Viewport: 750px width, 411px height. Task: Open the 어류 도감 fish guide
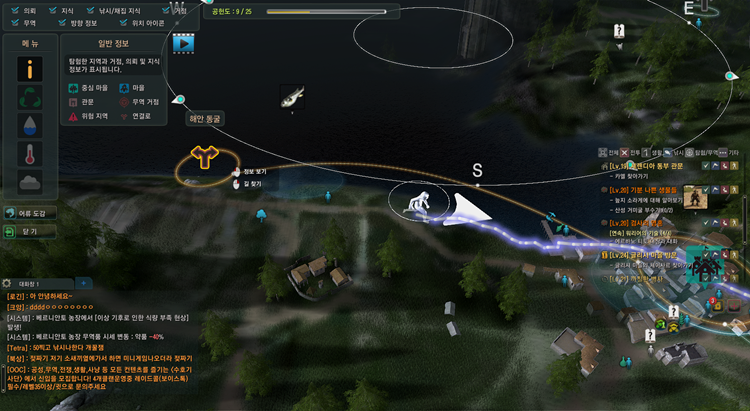point(30,213)
